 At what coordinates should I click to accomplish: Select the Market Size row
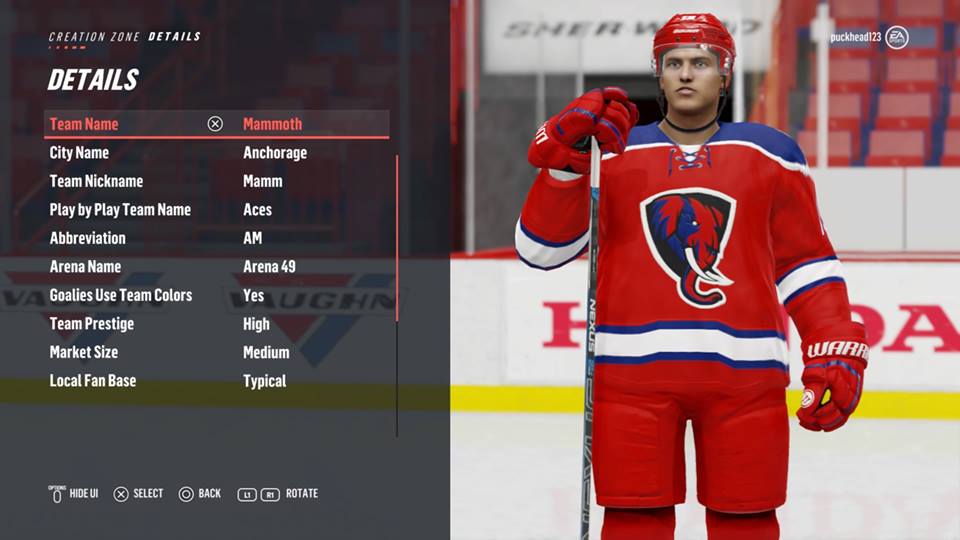click(216, 352)
